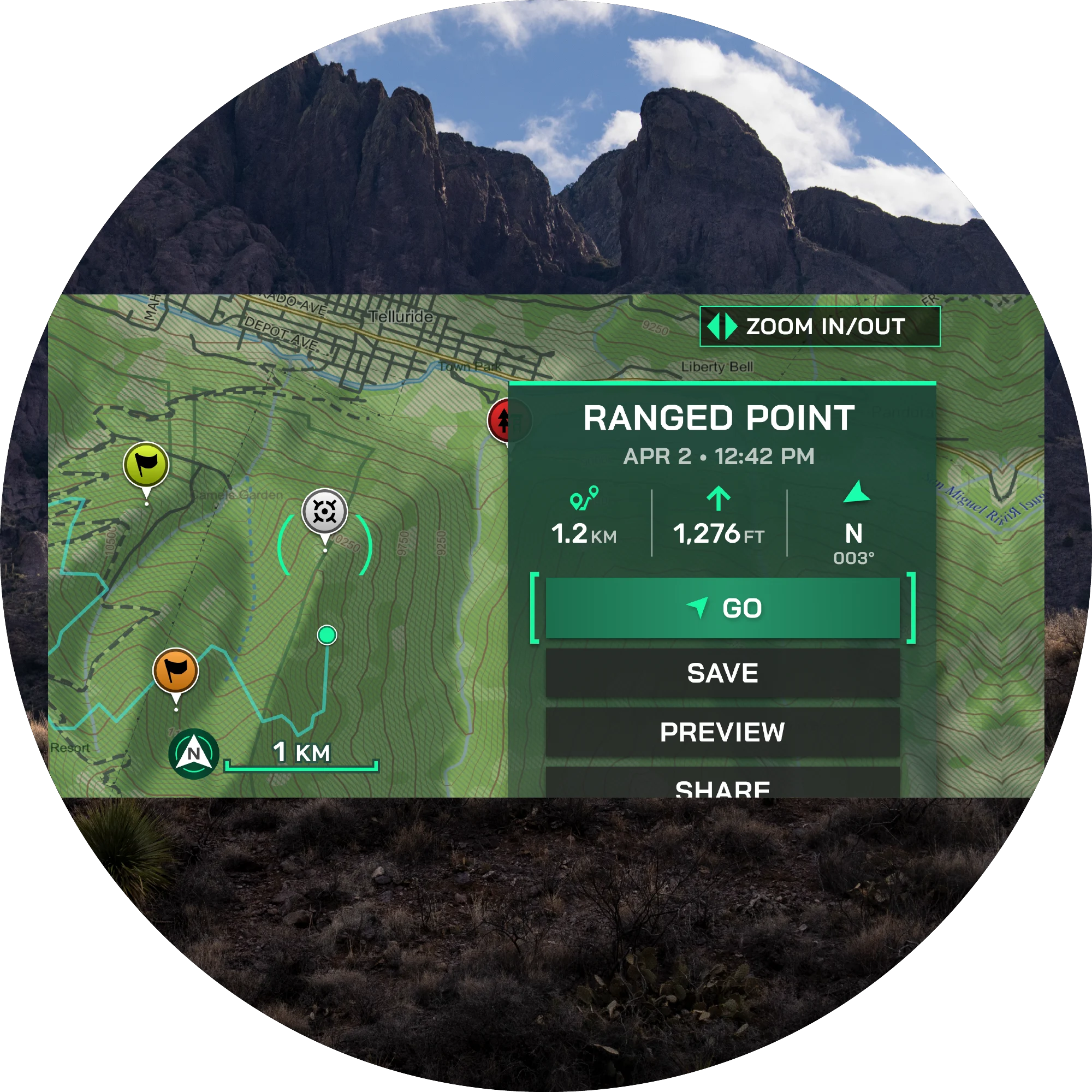Click the north compass icon
The width and height of the screenshot is (1092, 1092).
click(193, 753)
